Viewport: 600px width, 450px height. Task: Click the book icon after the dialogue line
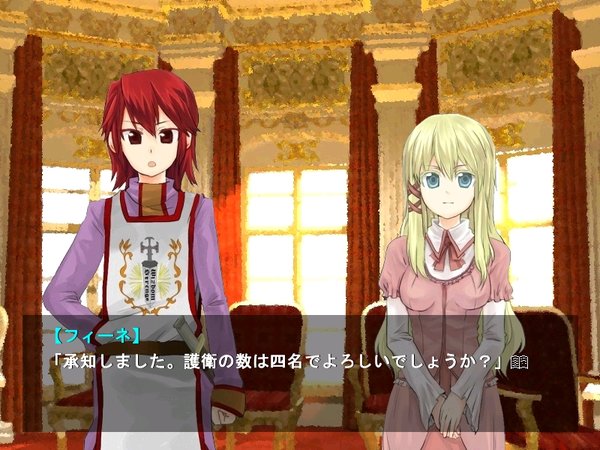[518, 360]
